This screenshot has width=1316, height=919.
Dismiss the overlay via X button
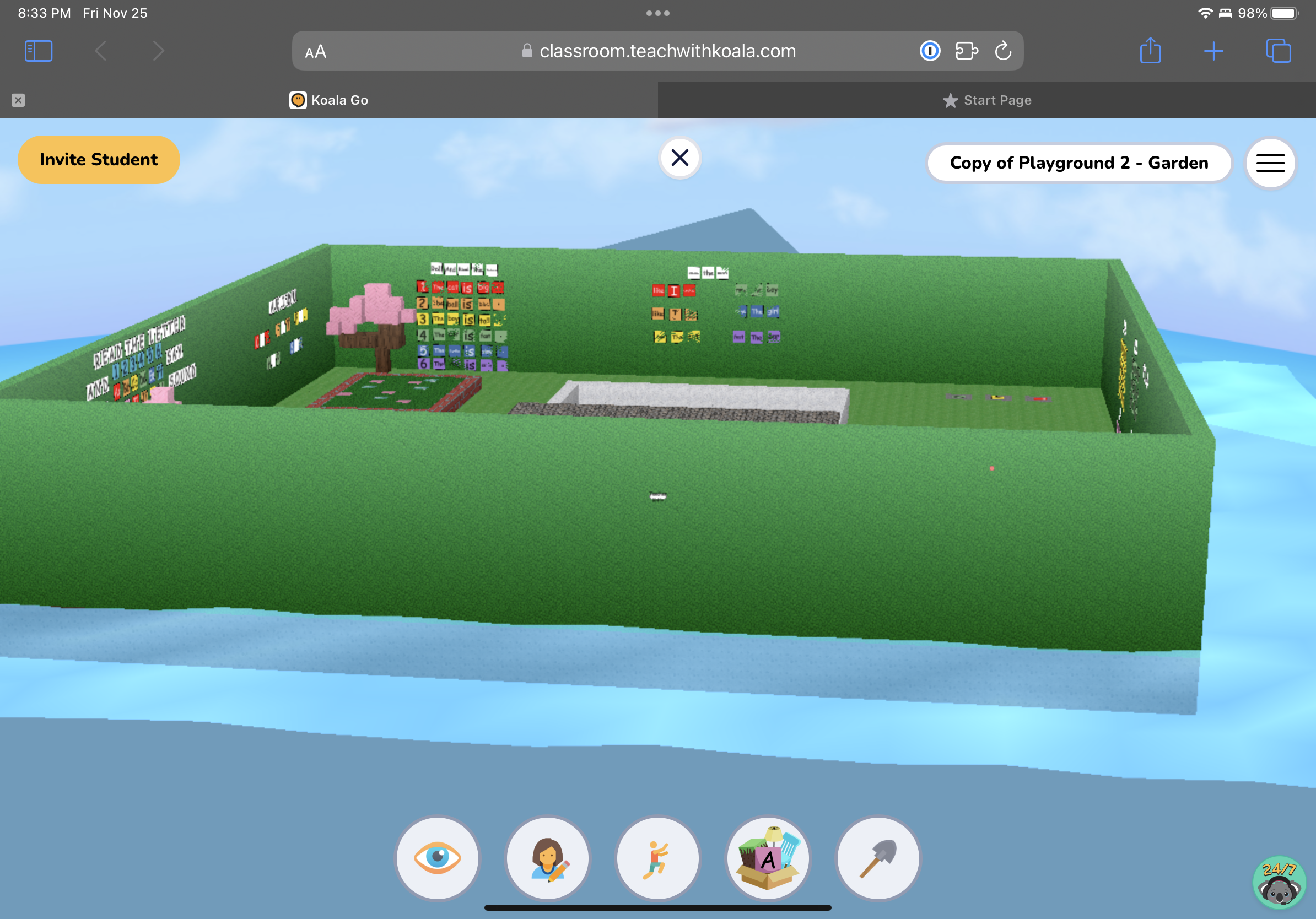[x=680, y=158]
